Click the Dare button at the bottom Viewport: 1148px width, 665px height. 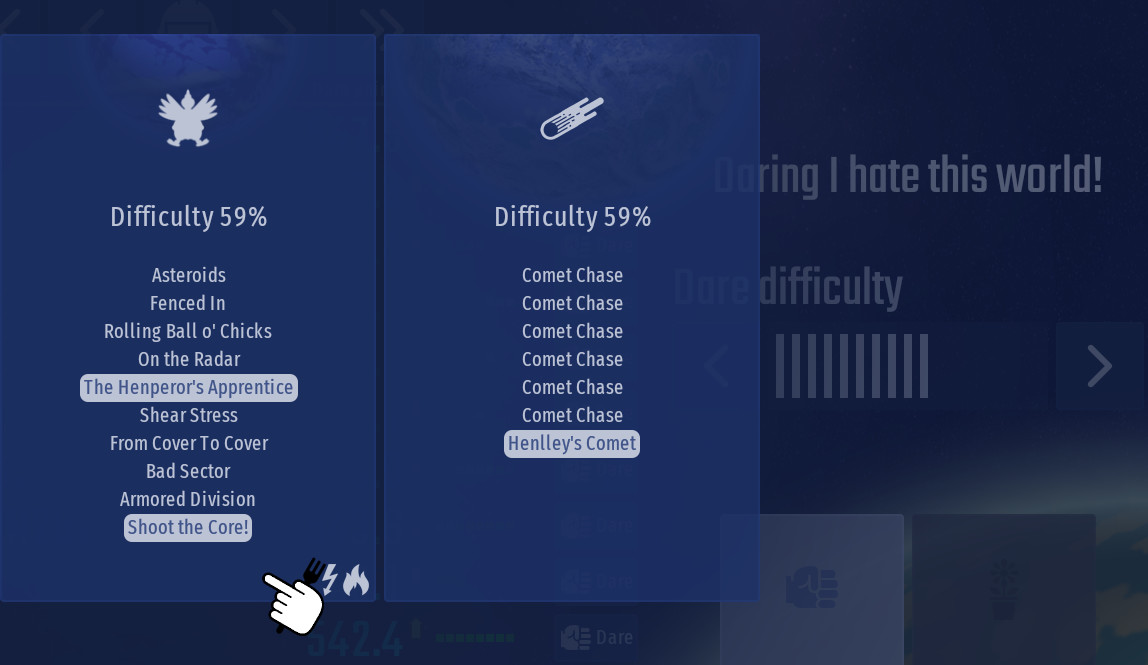(x=598, y=637)
